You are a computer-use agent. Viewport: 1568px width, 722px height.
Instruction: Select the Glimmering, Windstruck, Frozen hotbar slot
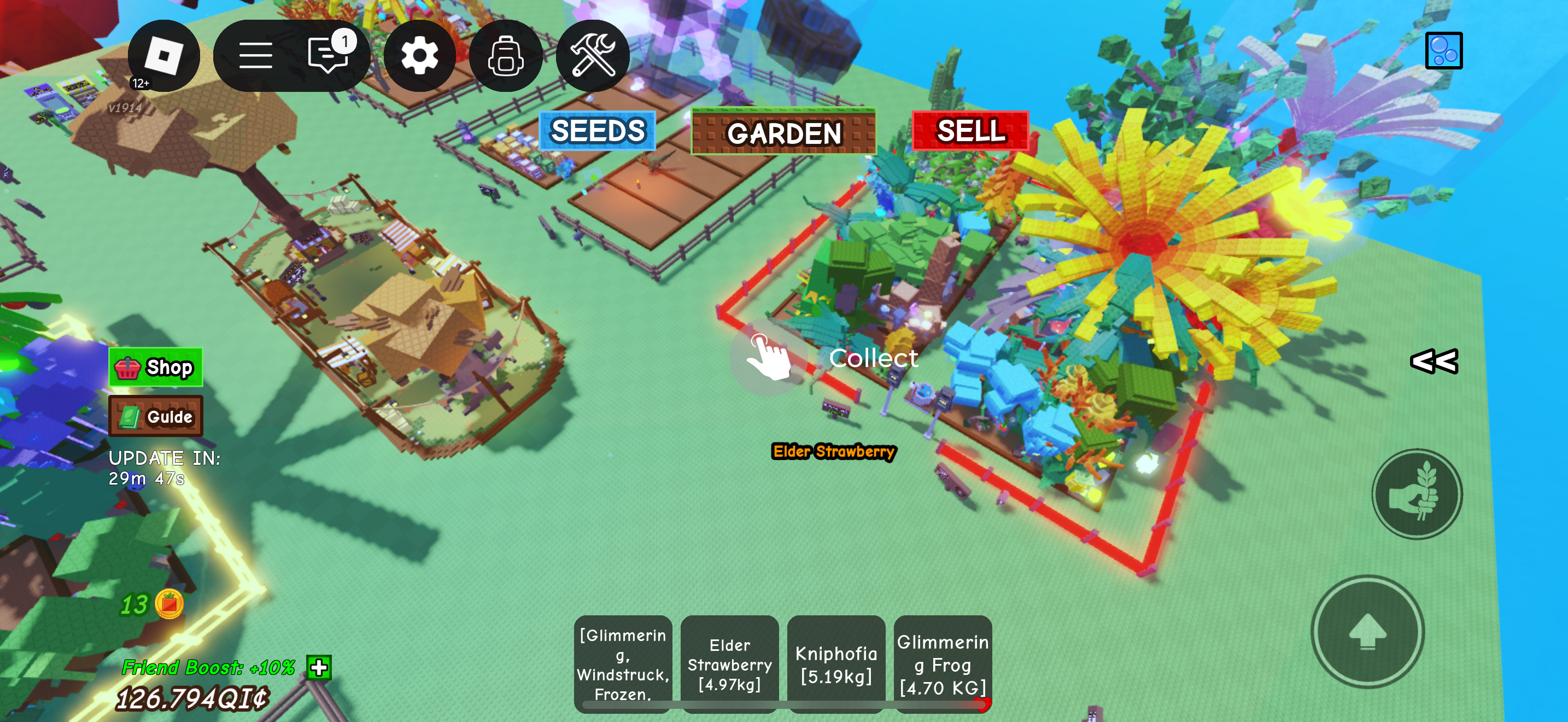[x=623, y=663]
